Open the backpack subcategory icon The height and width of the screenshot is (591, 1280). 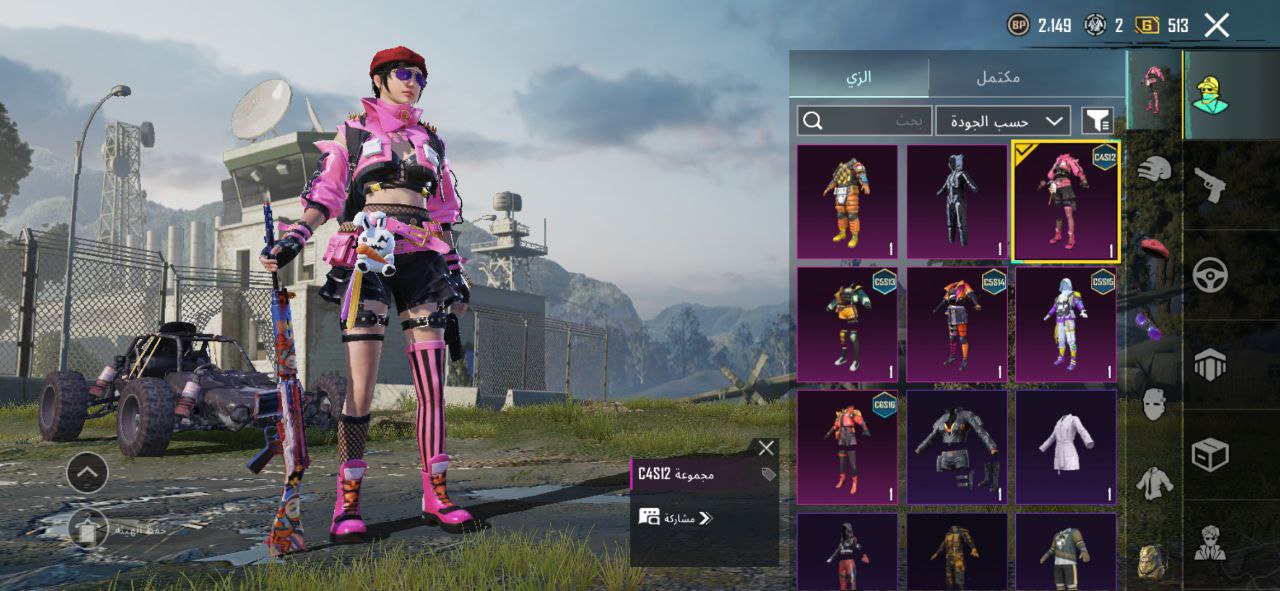pos(1152,561)
